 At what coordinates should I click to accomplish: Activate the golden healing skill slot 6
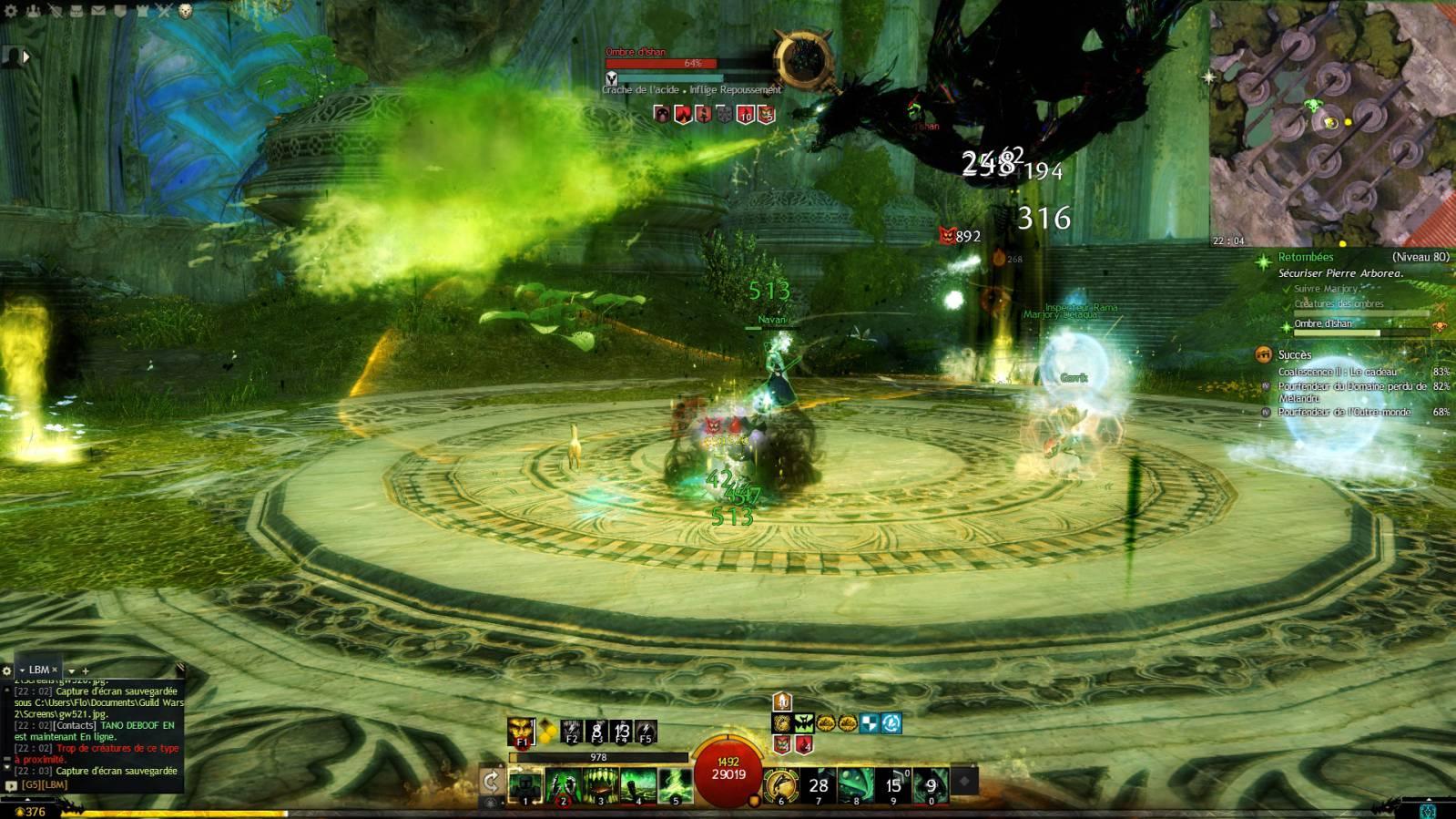click(x=780, y=785)
